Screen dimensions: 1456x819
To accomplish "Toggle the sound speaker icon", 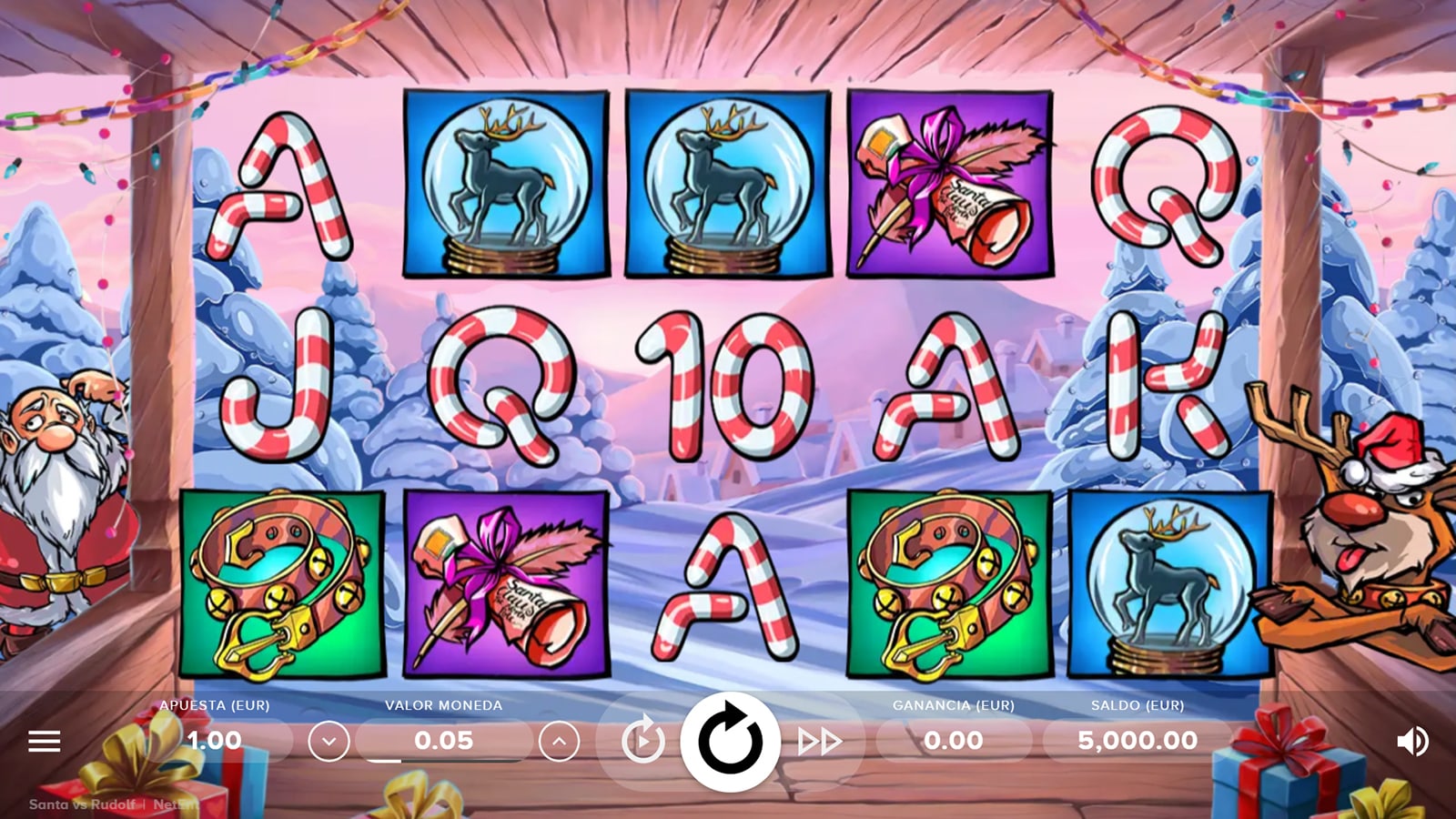I will [x=1411, y=742].
